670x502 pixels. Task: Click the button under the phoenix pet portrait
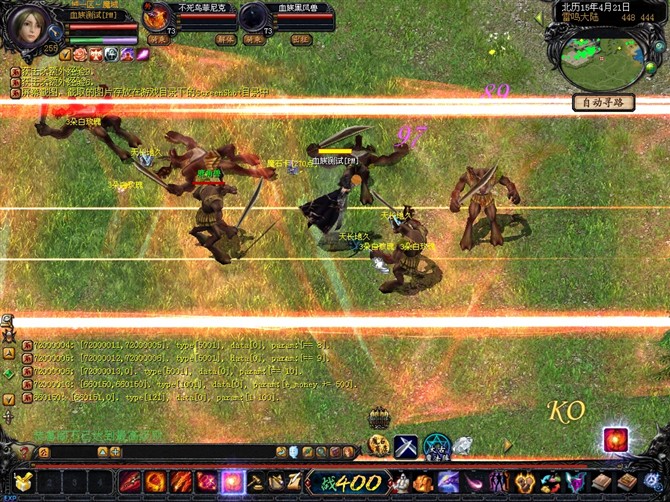tap(158, 40)
